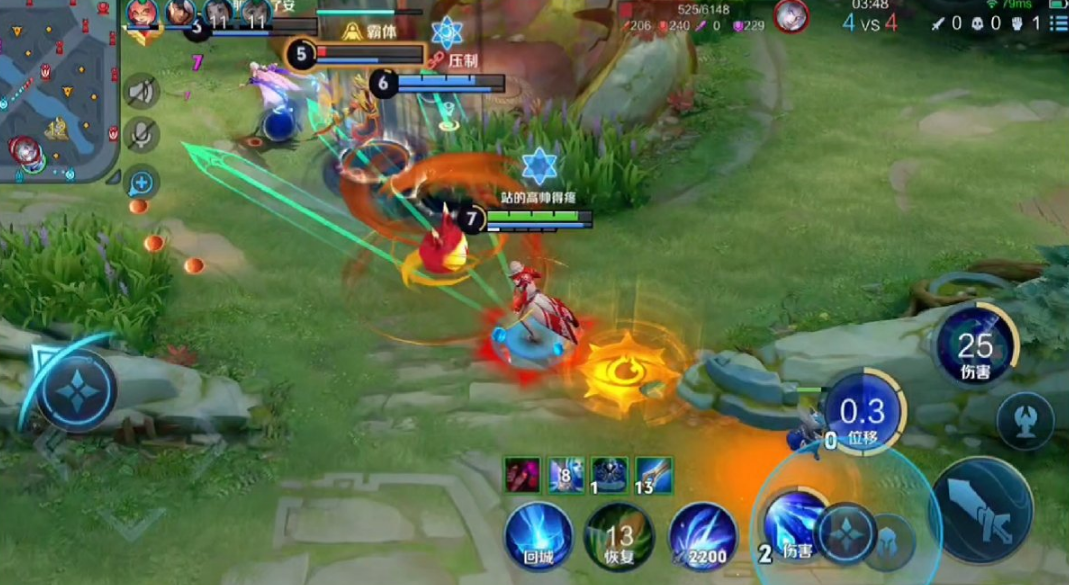Toggle the muted speaker icon
The height and width of the screenshot is (585, 1069).
[142, 92]
